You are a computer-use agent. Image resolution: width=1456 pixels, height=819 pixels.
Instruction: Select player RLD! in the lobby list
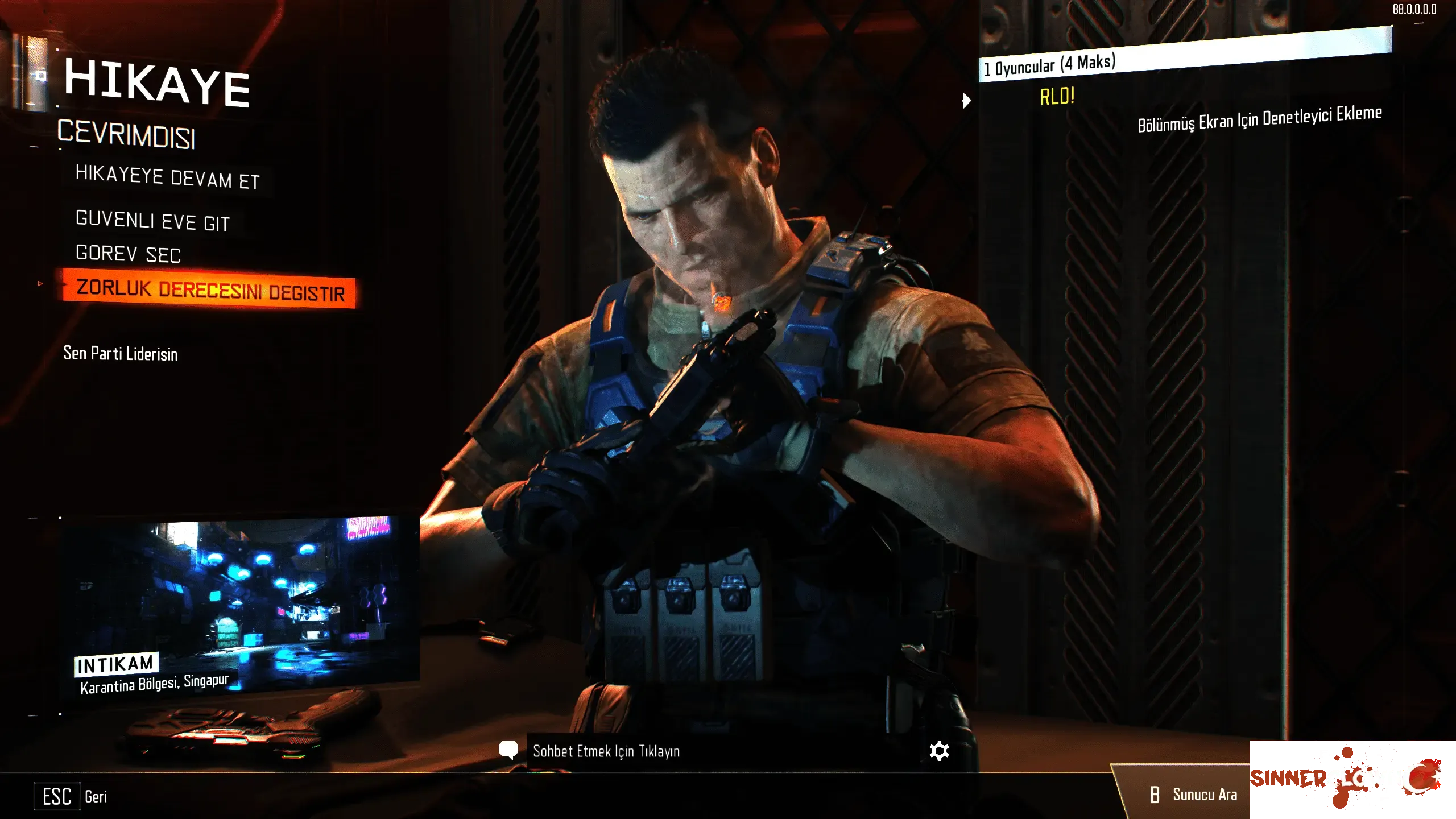tap(1057, 97)
